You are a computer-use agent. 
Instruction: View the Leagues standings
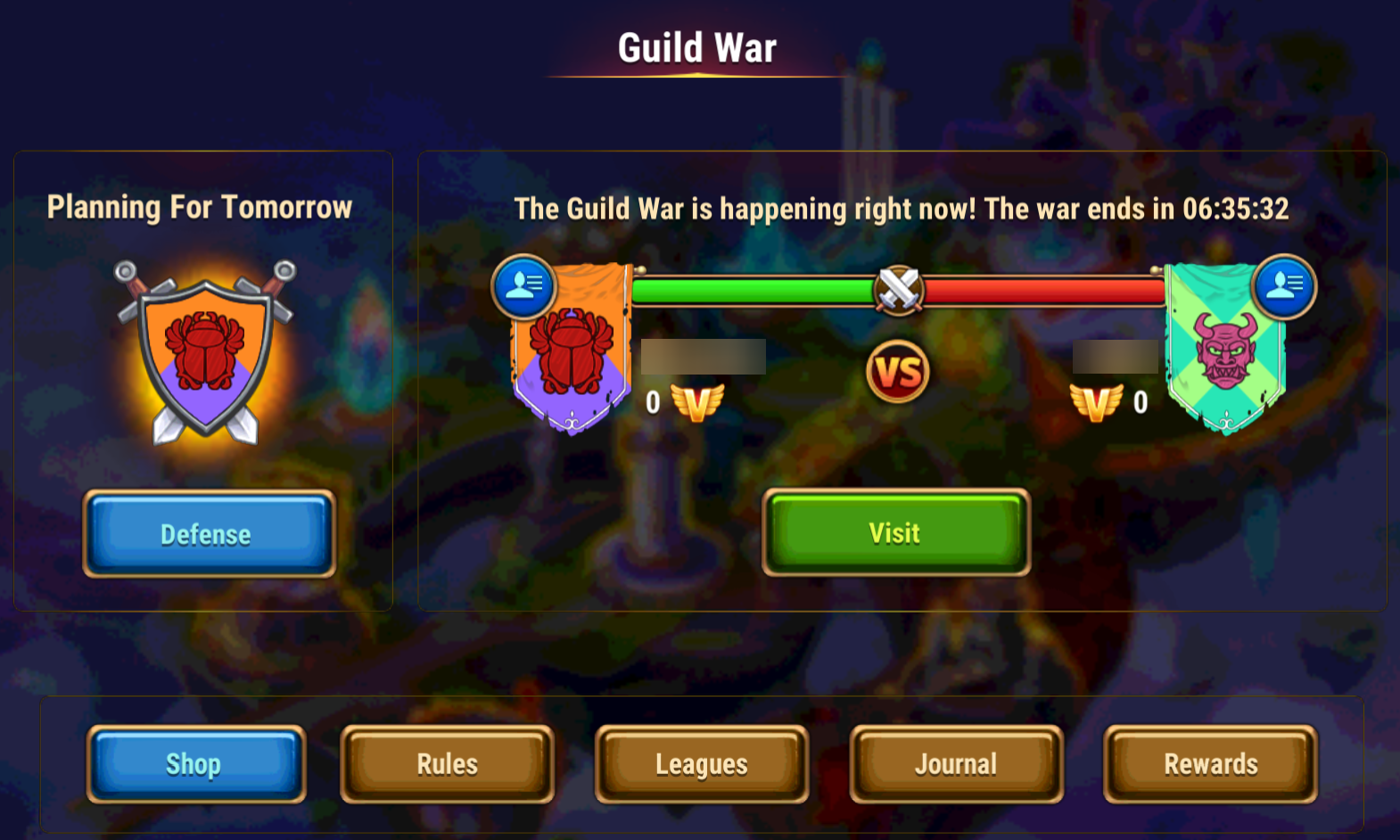click(702, 763)
